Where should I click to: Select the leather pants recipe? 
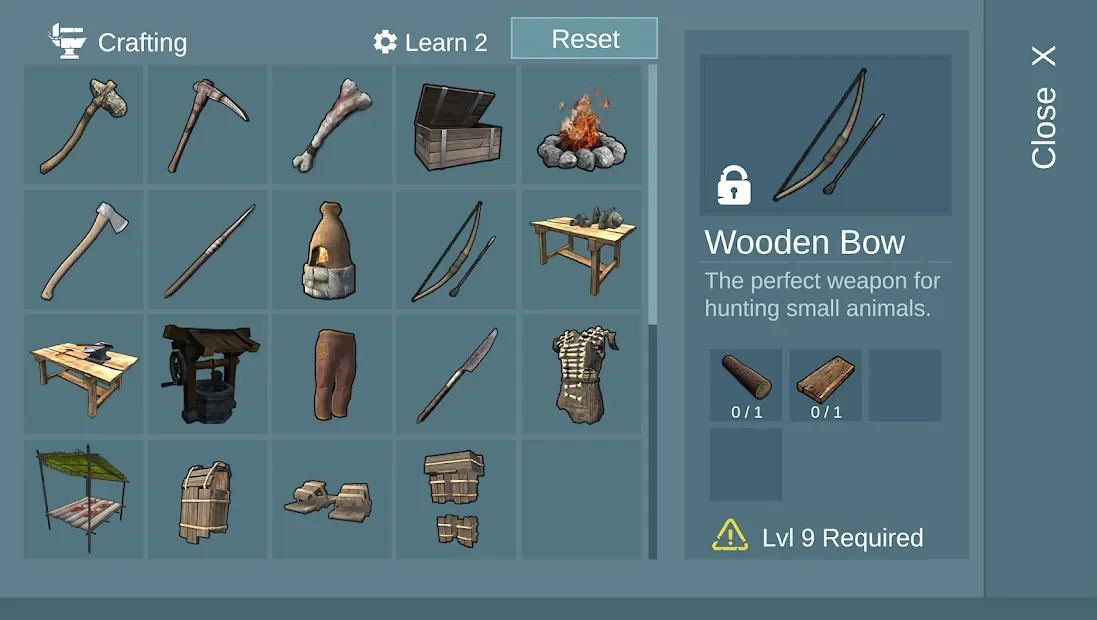333,374
